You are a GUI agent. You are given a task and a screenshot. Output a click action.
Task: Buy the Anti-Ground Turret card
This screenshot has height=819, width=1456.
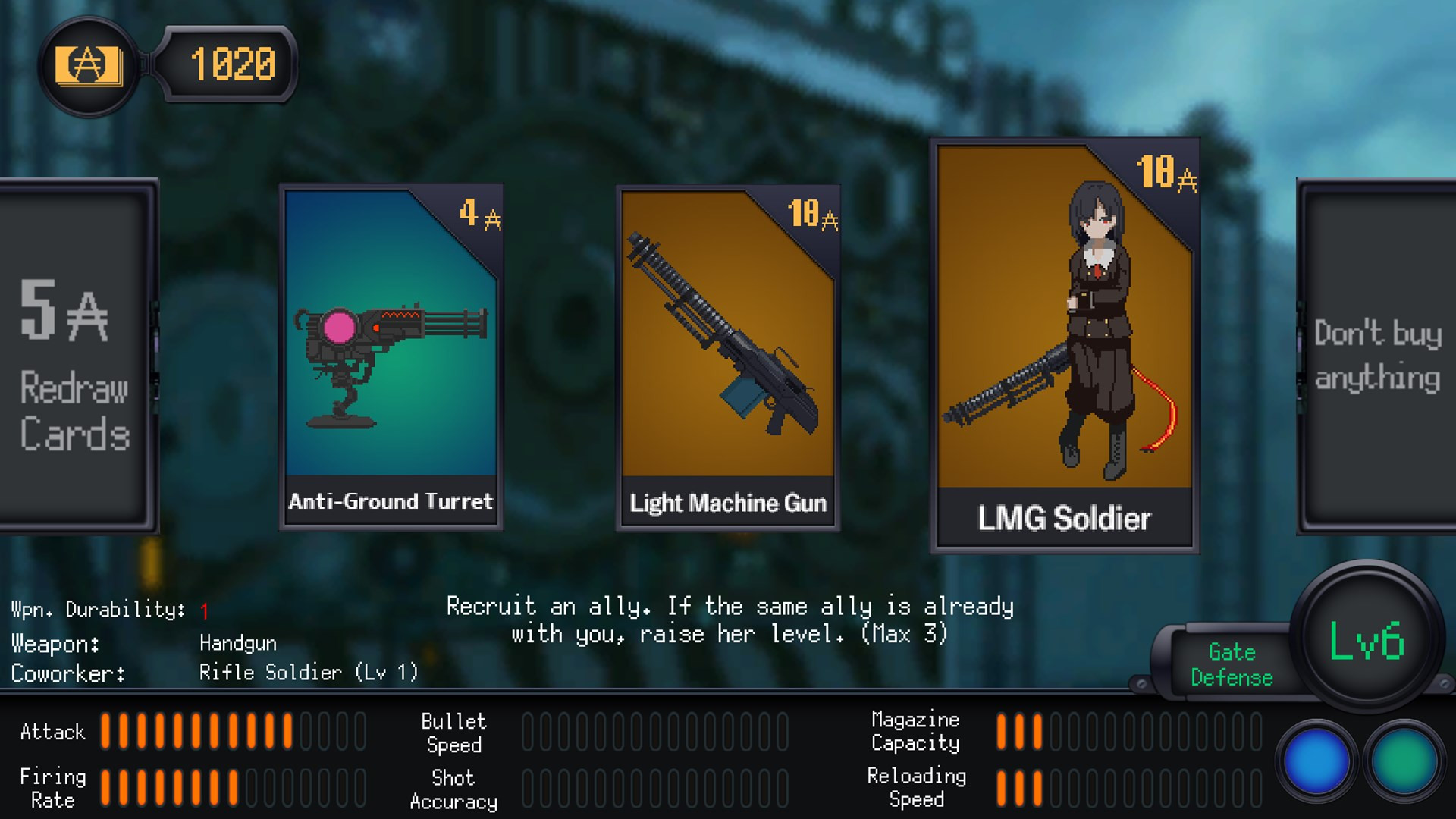click(391, 356)
